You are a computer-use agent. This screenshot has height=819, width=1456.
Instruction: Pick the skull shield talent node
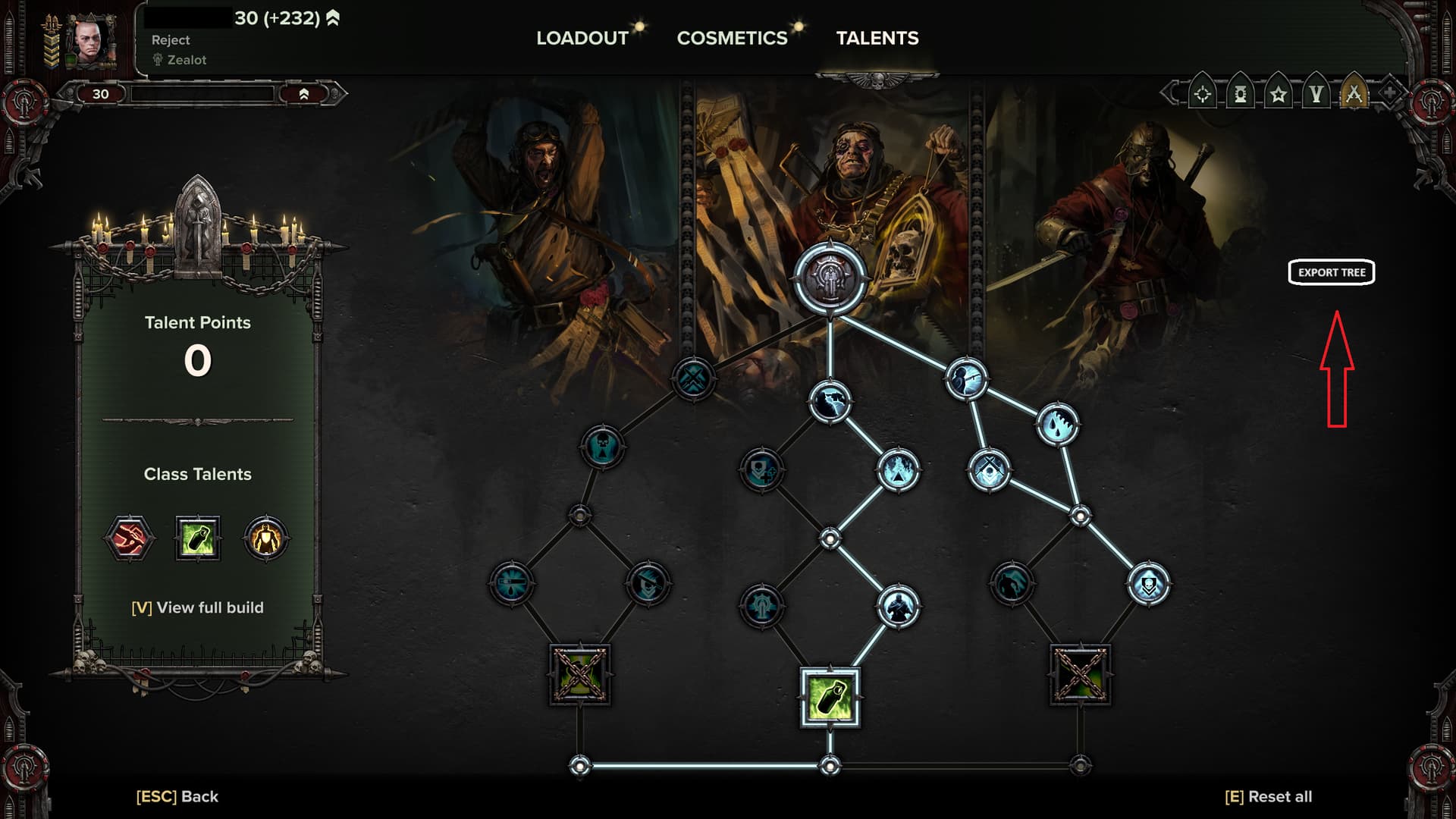[x=1149, y=584]
